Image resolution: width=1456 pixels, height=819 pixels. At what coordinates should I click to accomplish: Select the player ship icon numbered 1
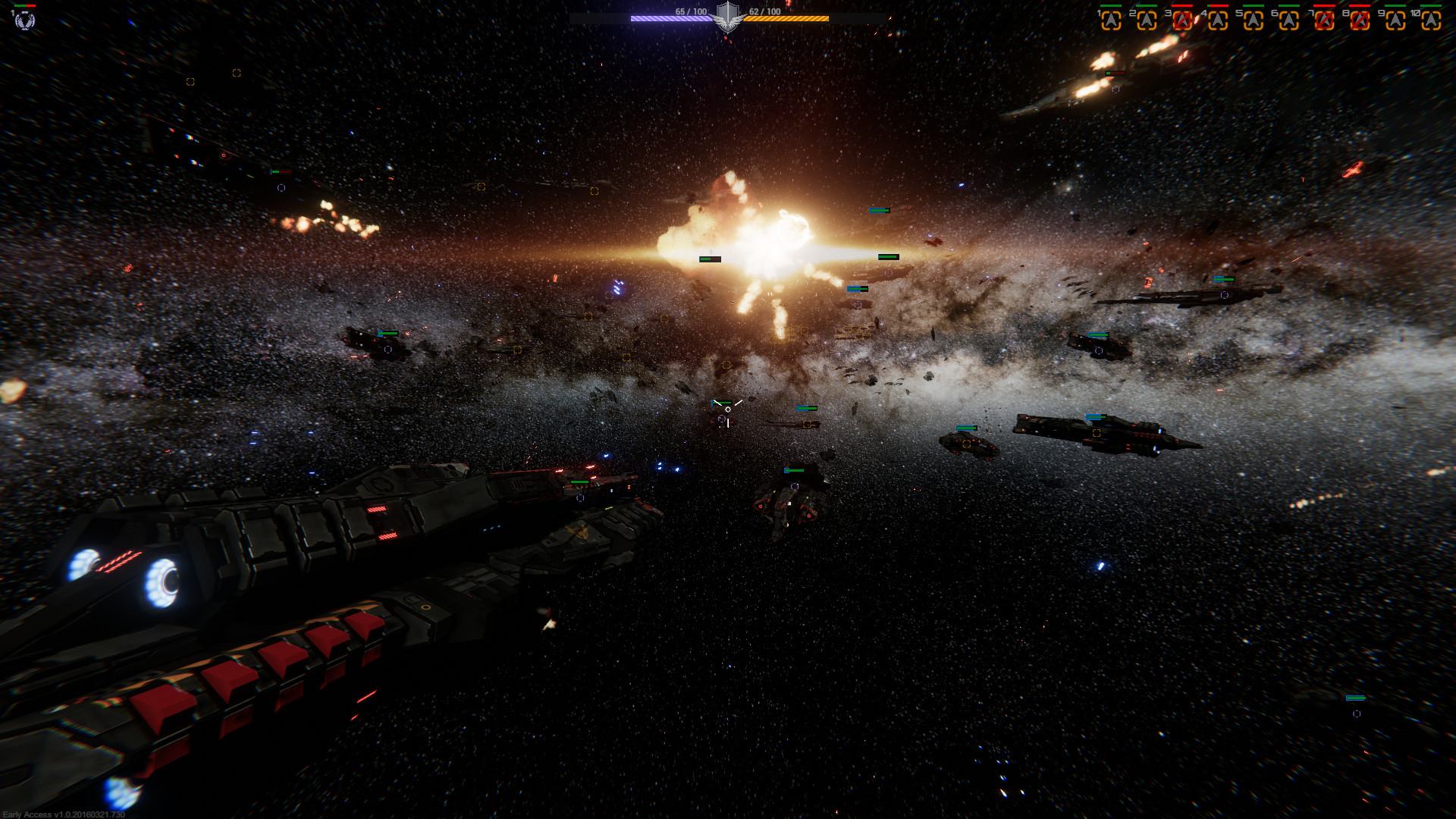click(24, 20)
